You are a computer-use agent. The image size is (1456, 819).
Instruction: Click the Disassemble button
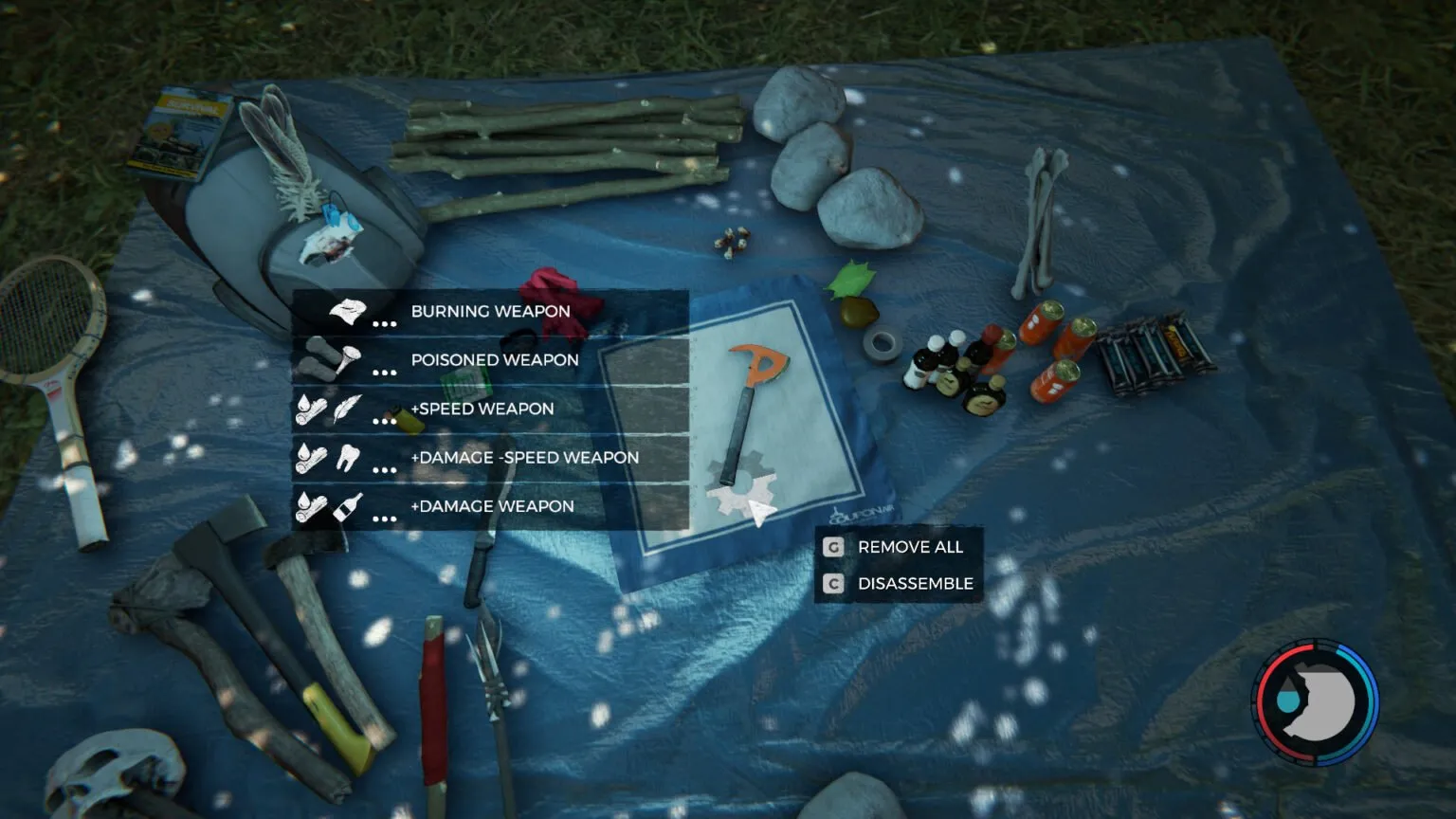914,583
